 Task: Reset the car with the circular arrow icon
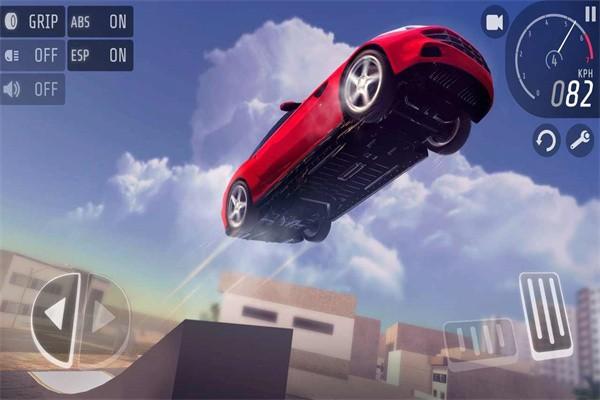click(x=546, y=140)
